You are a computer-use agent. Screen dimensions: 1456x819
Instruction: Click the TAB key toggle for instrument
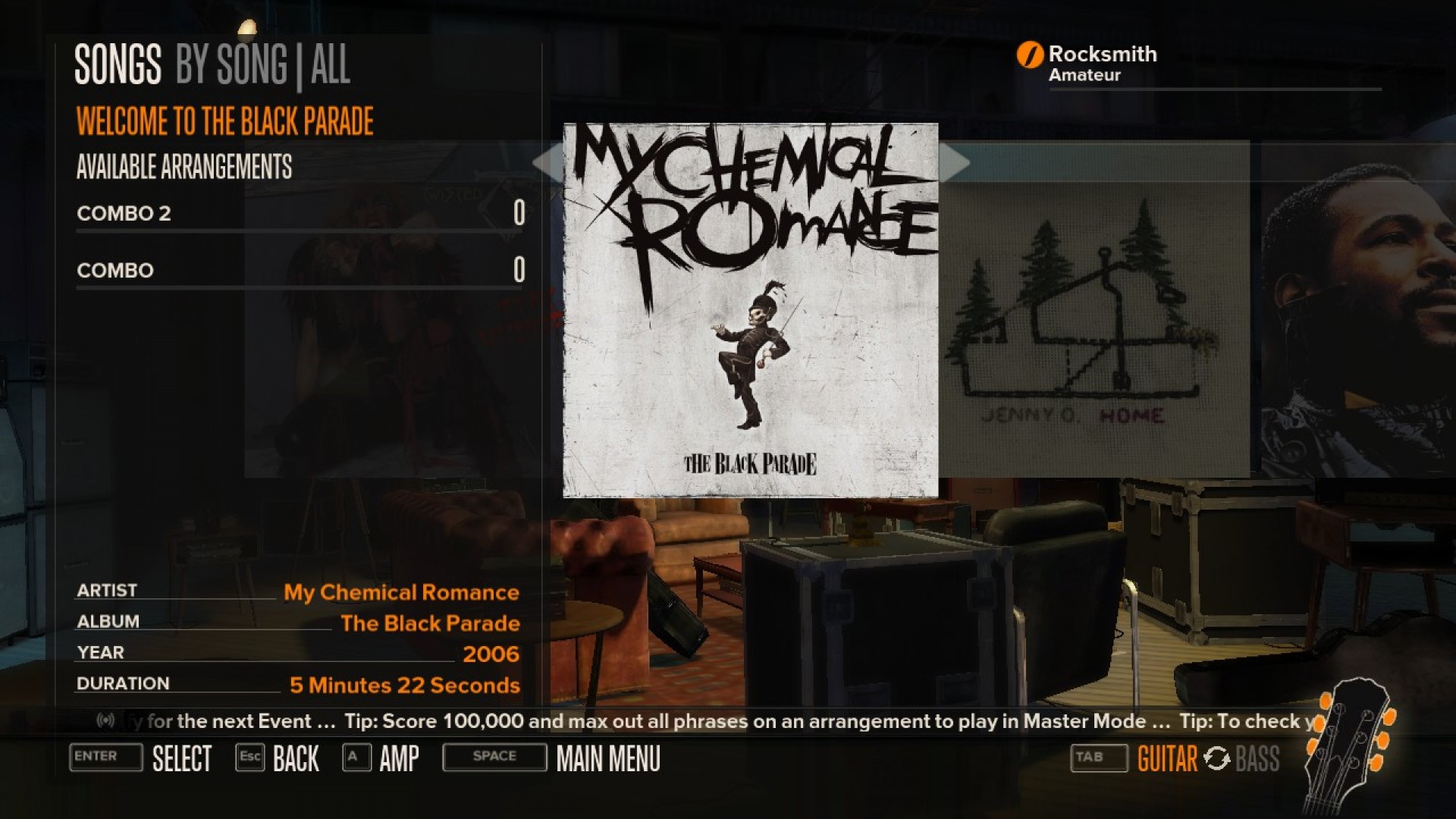[1099, 758]
